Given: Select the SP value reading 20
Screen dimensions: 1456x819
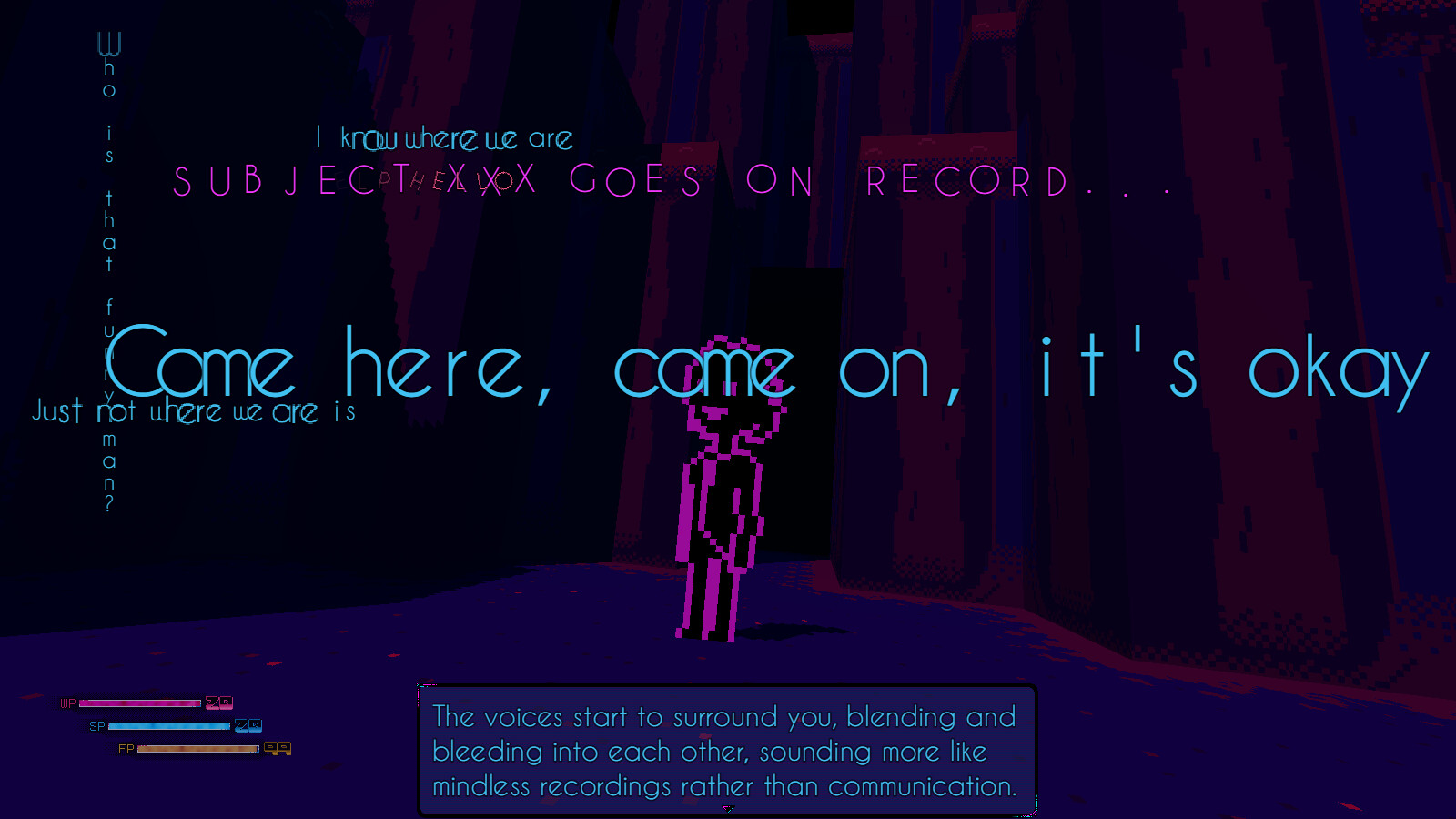Looking at the screenshot, I should tap(248, 726).
